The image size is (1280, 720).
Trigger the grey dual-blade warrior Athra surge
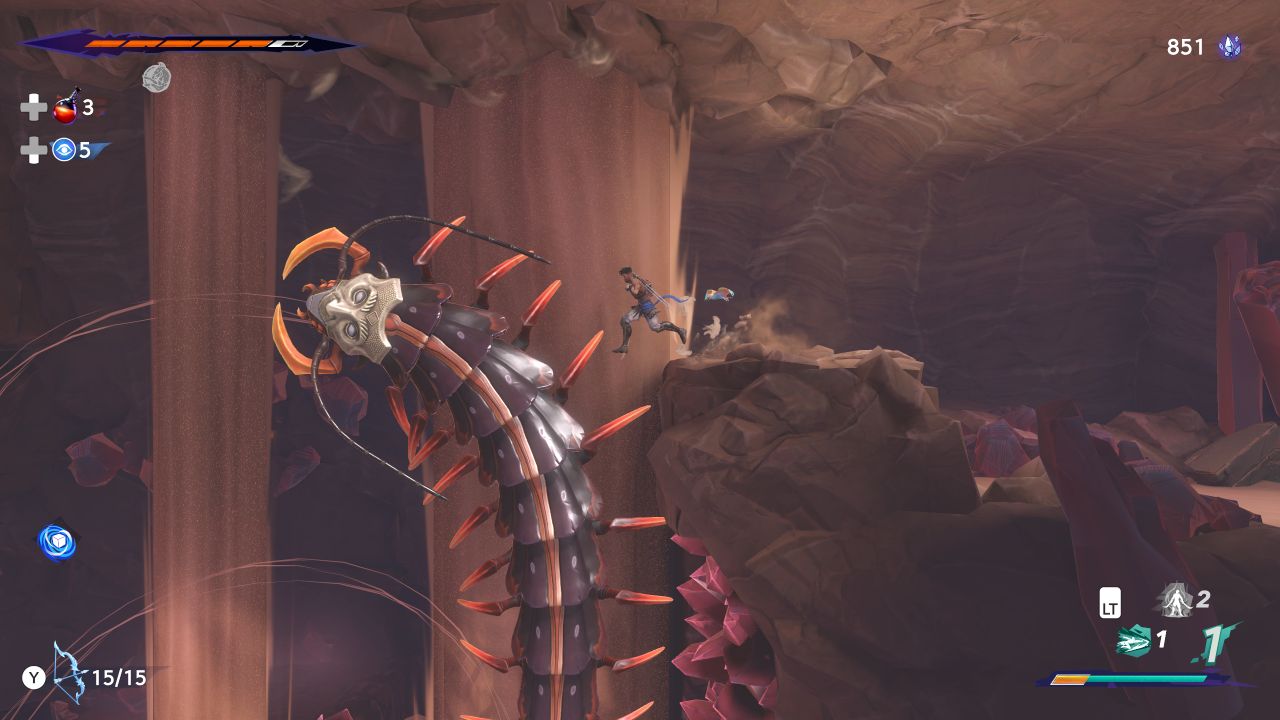point(1174,600)
